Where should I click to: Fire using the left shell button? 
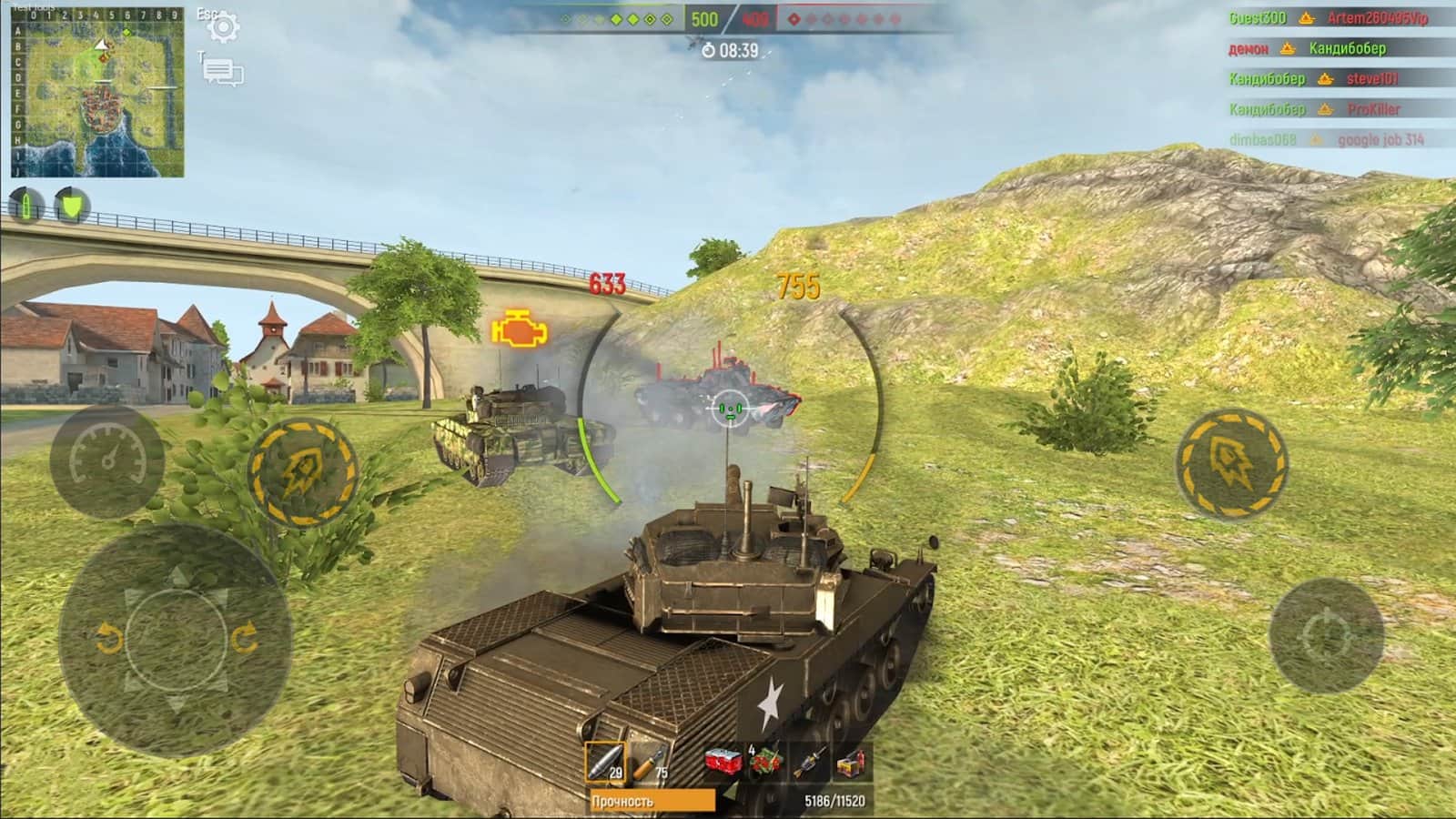pyautogui.click(x=302, y=471)
